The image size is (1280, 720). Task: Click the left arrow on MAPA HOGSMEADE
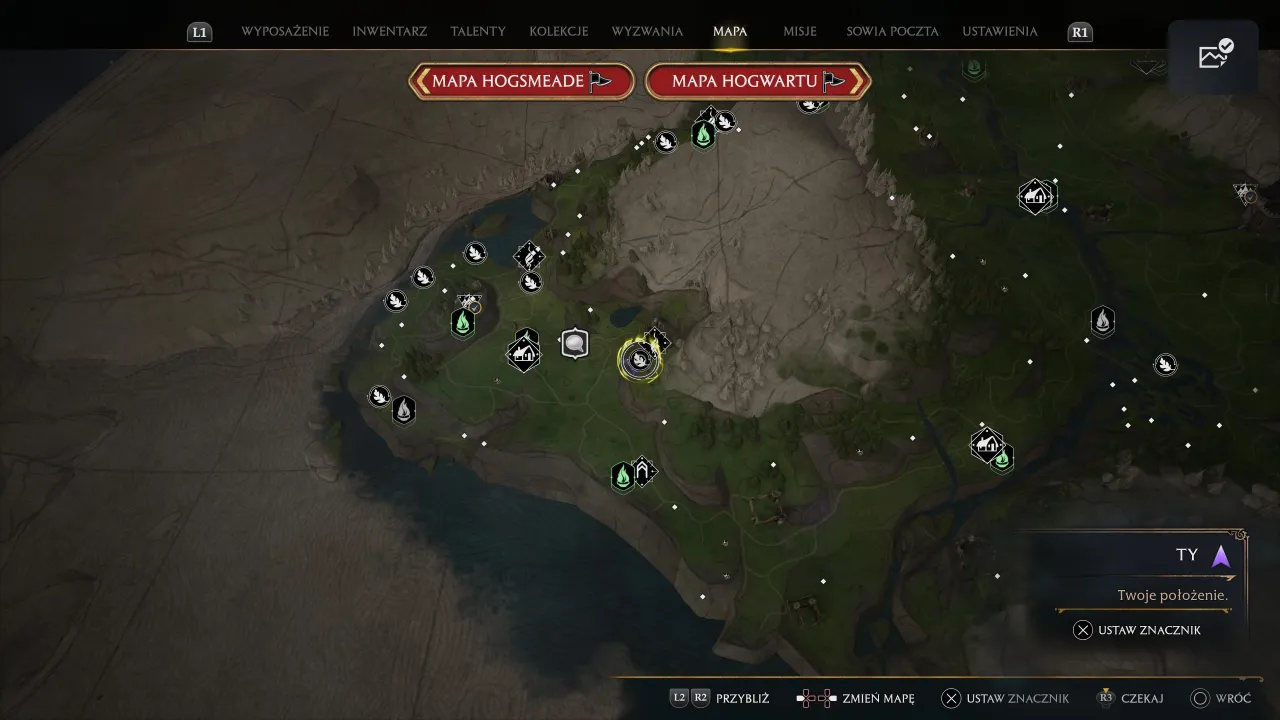pos(425,81)
